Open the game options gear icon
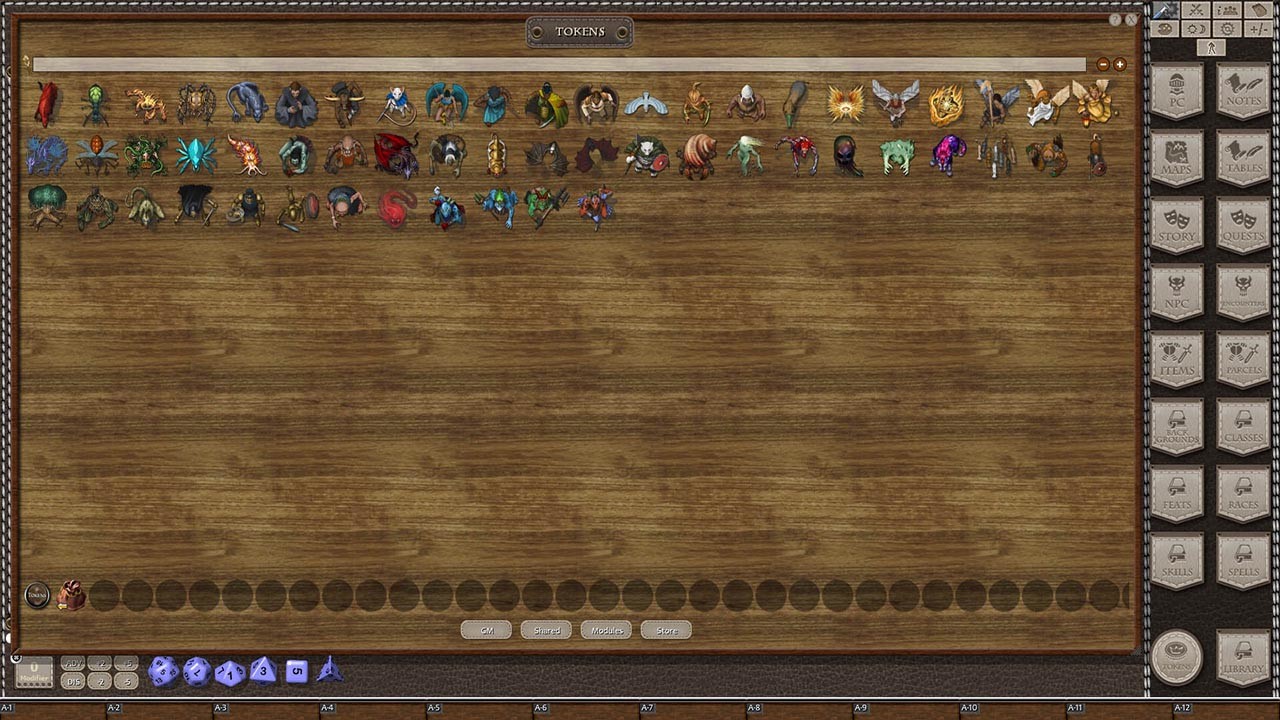 click(1225, 28)
